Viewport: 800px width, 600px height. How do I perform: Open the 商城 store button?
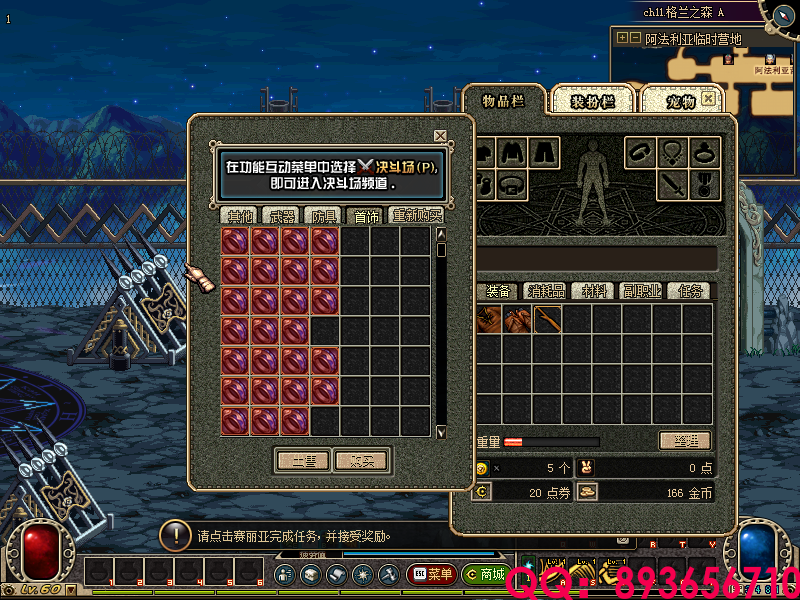[484, 575]
